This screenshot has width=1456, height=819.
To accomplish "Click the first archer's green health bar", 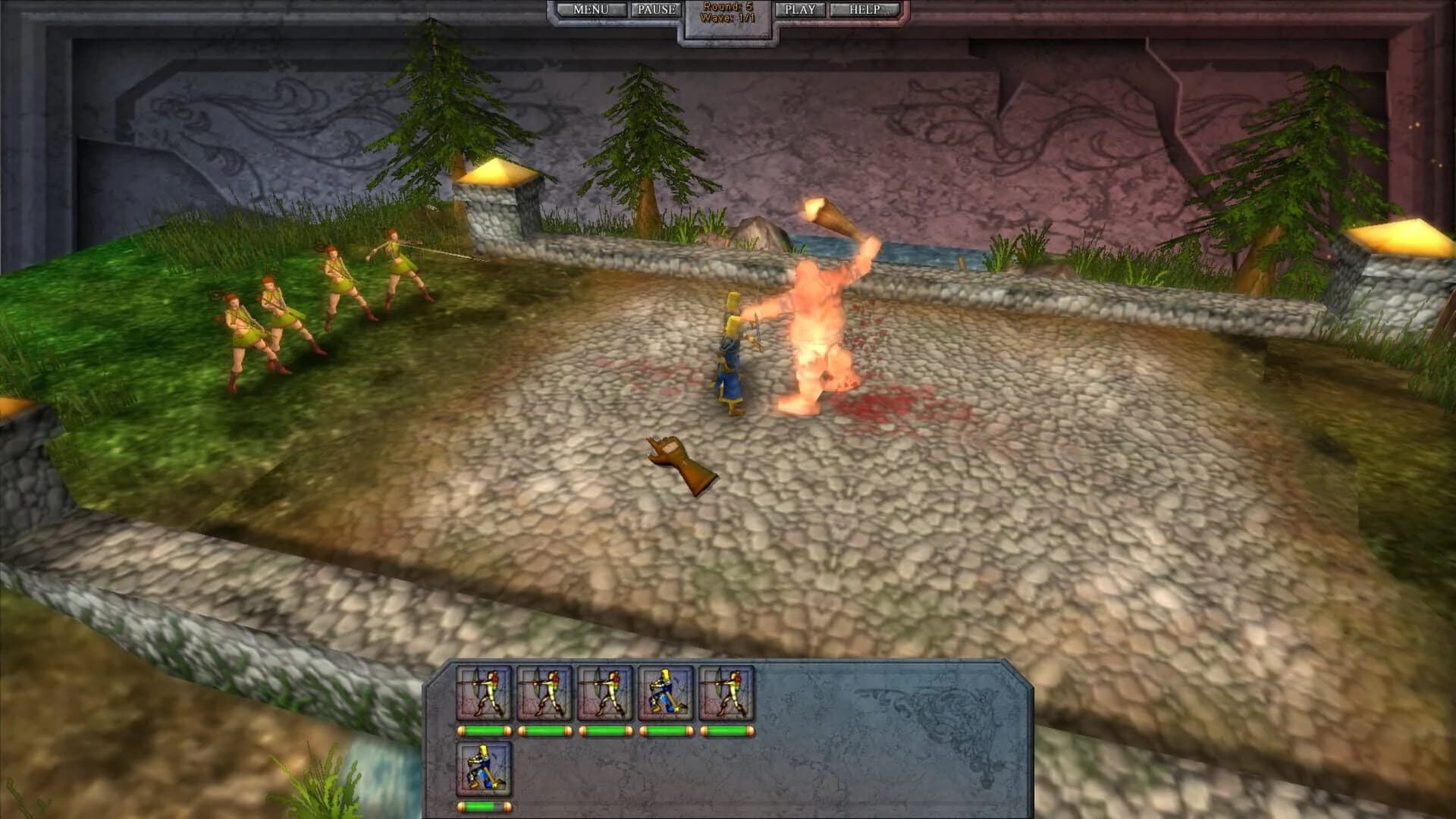I will (x=485, y=730).
